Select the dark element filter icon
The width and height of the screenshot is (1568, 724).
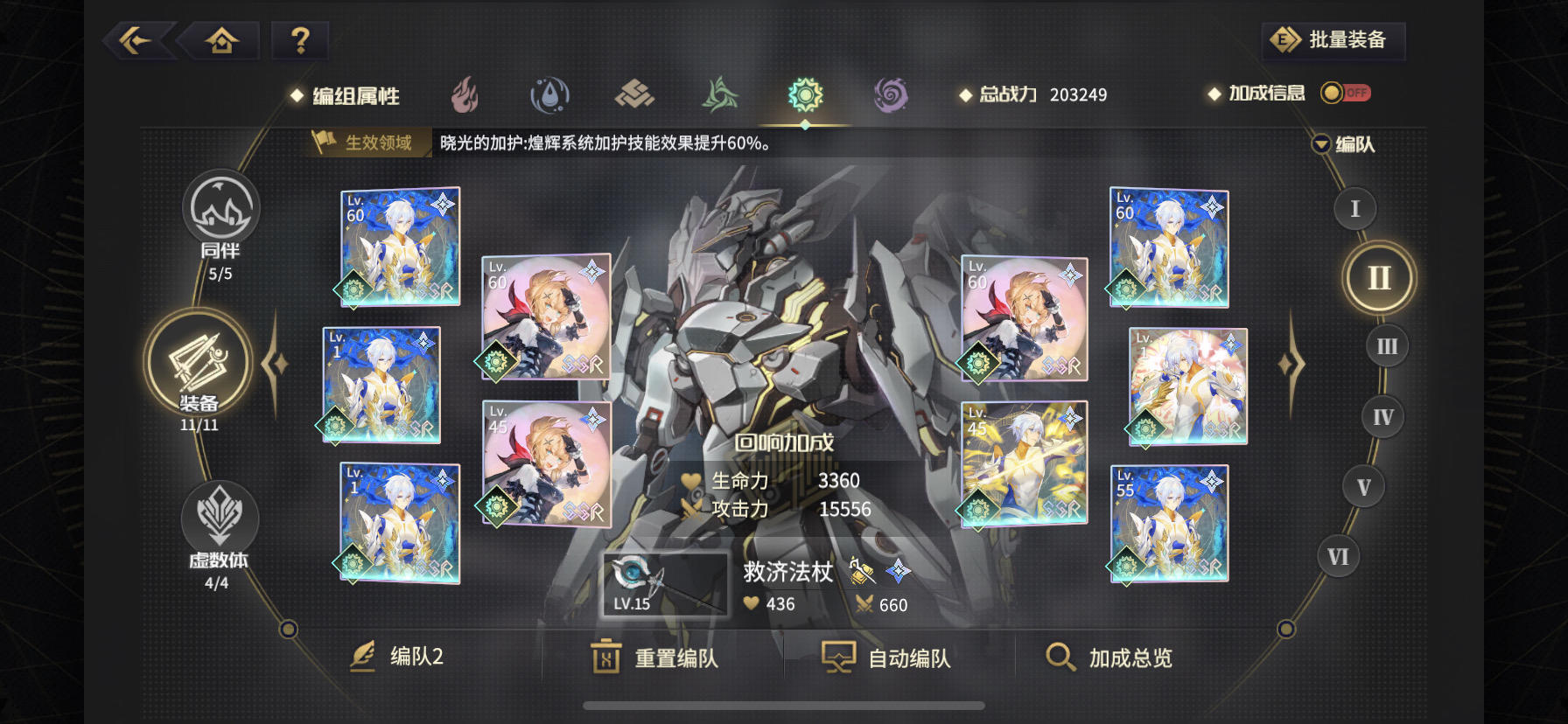click(x=889, y=94)
